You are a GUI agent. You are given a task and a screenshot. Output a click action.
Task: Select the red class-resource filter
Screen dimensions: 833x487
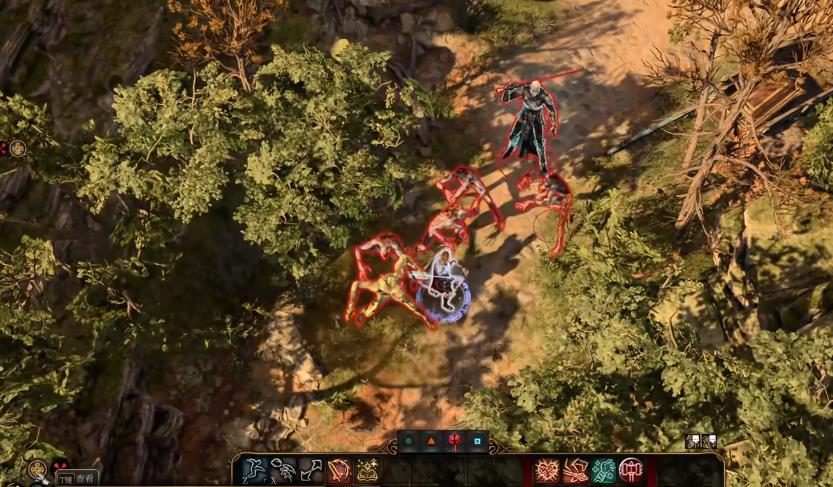point(455,441)
